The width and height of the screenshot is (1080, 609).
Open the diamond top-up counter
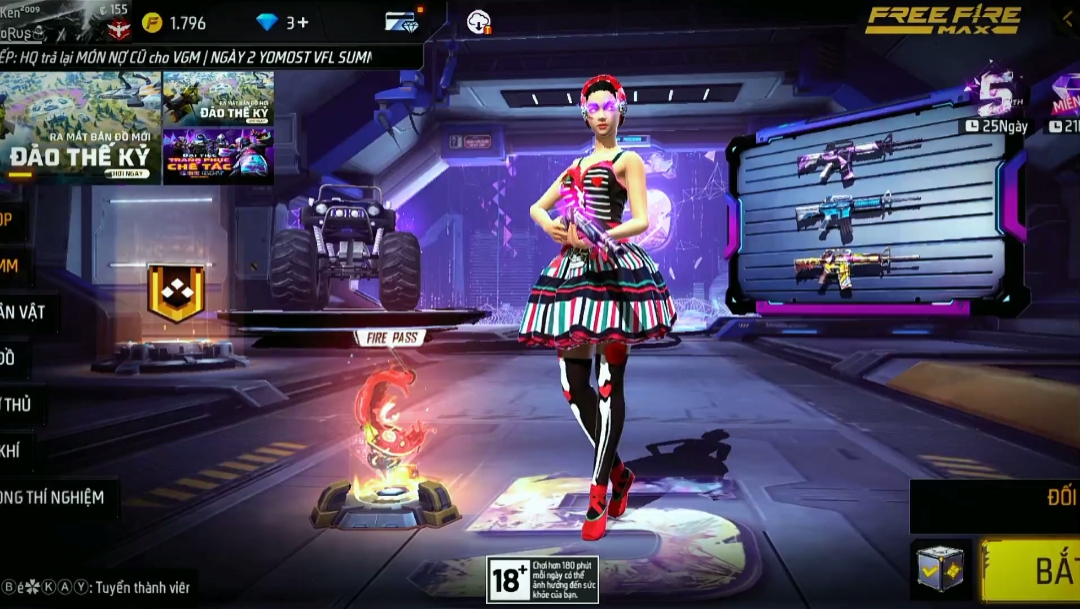(x=283, y=22)
